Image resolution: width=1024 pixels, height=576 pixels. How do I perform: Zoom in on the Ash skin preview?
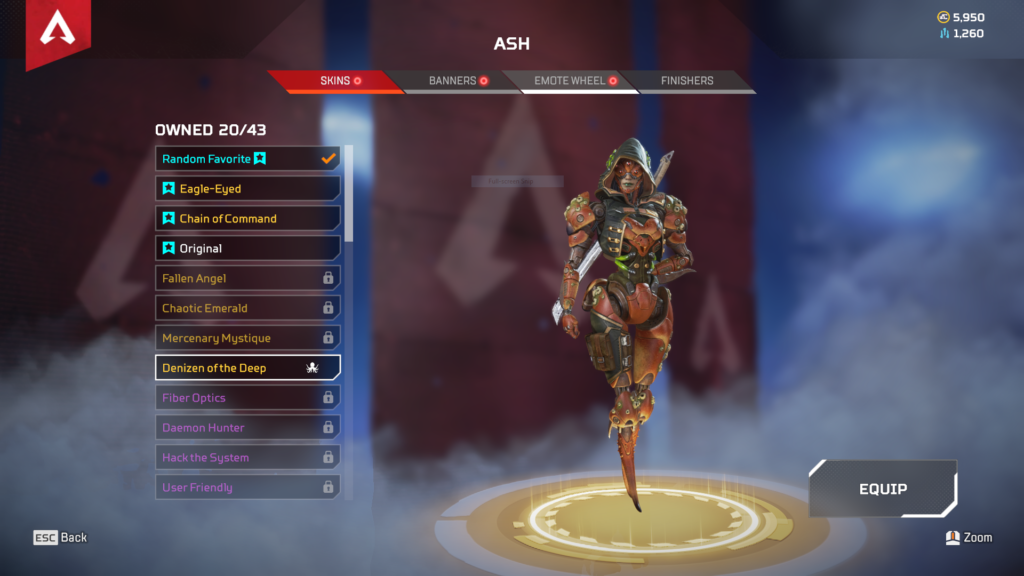pyautogui.click(x=968, y=538)
